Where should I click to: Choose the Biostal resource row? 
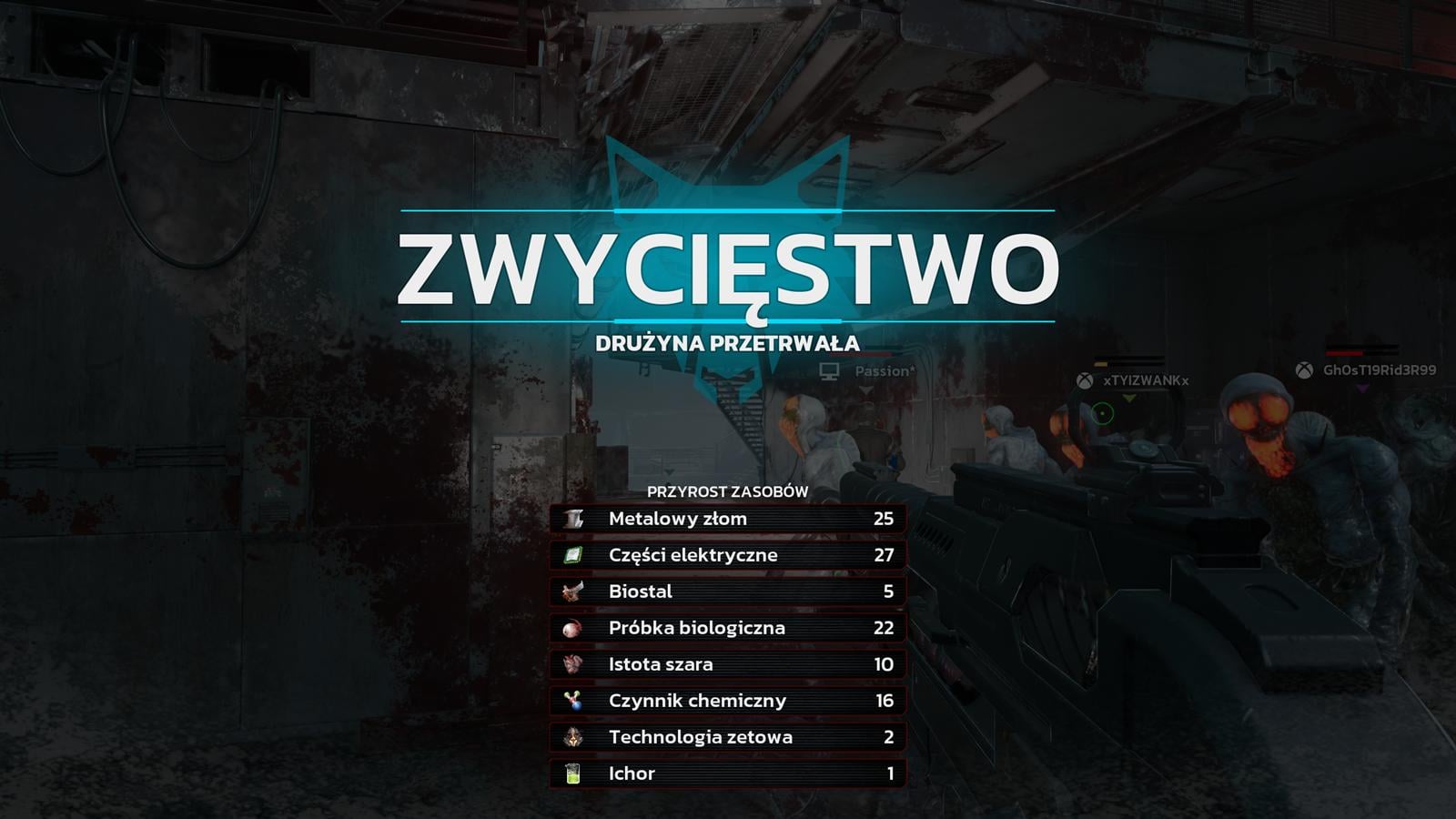727,591
